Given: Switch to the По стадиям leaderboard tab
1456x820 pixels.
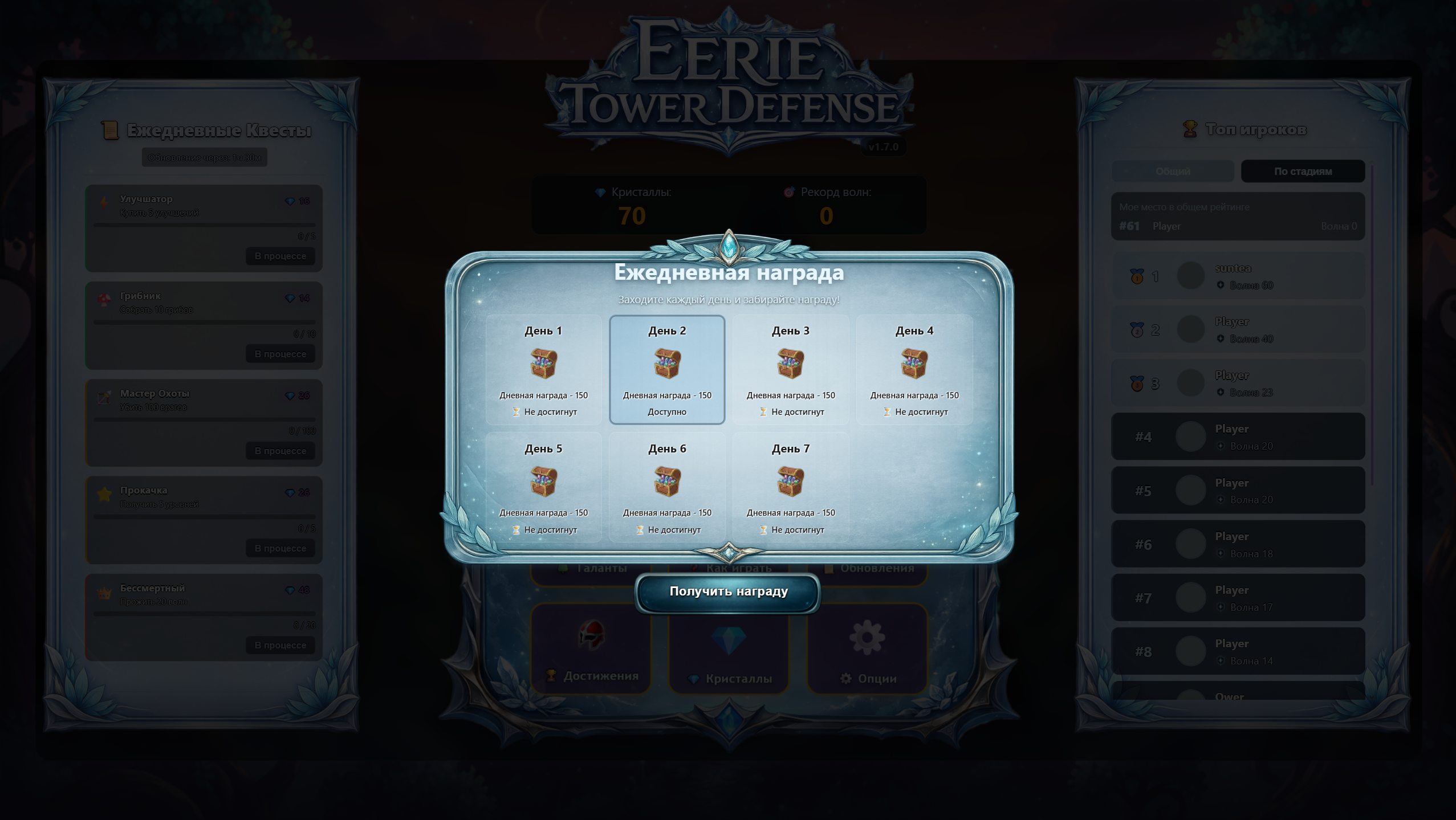Looking at the screenshot, I should pos(1303,171).
